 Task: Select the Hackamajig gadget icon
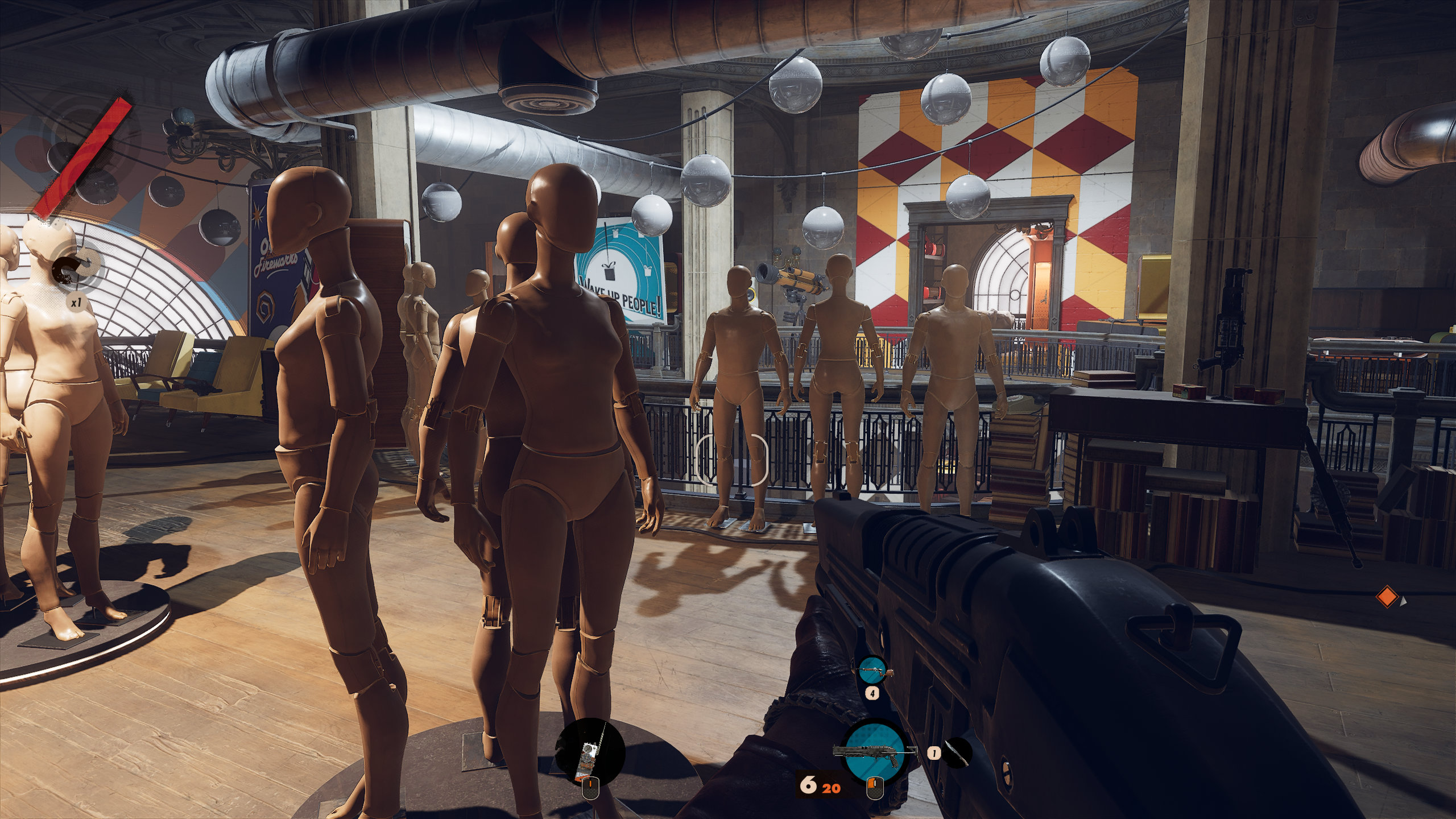590,752
